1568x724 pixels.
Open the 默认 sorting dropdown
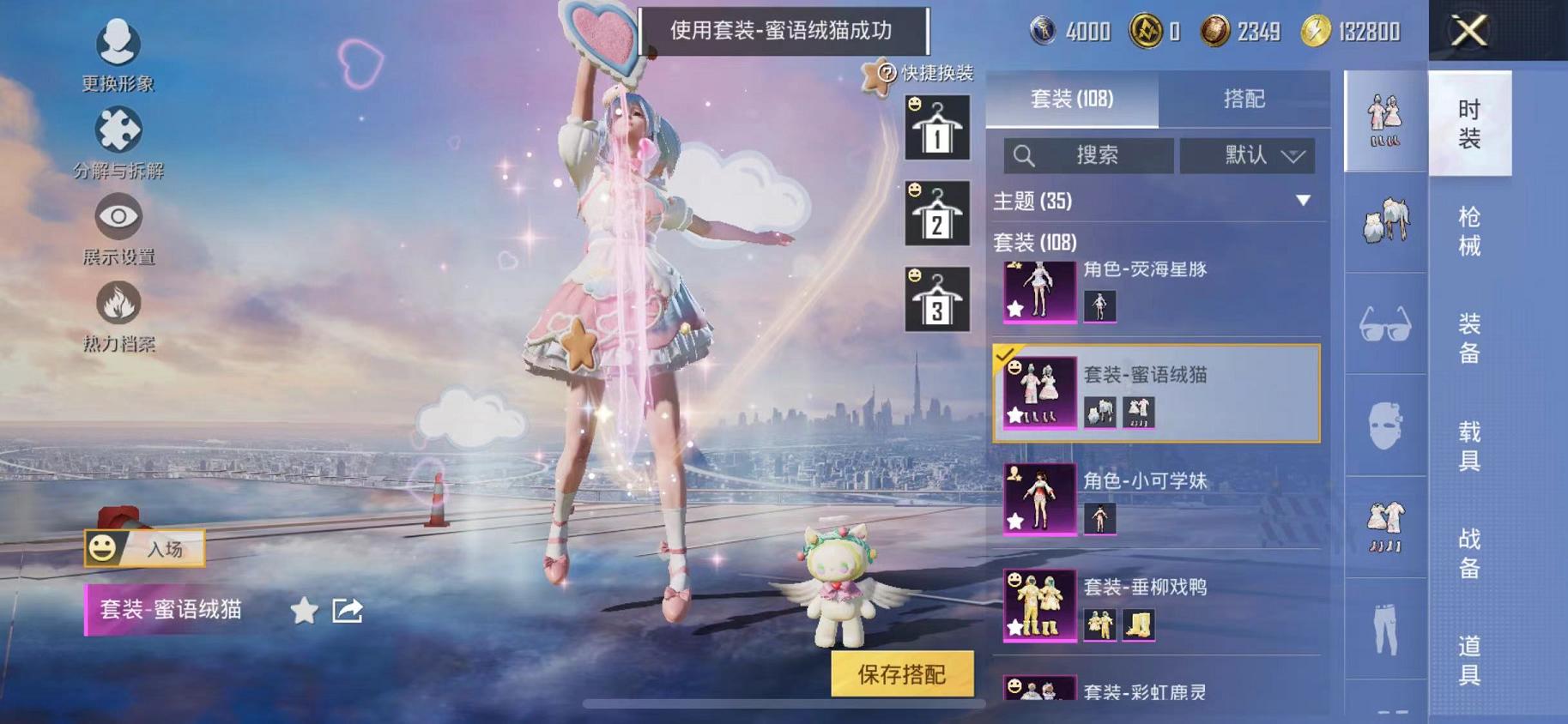point(1247,156)
